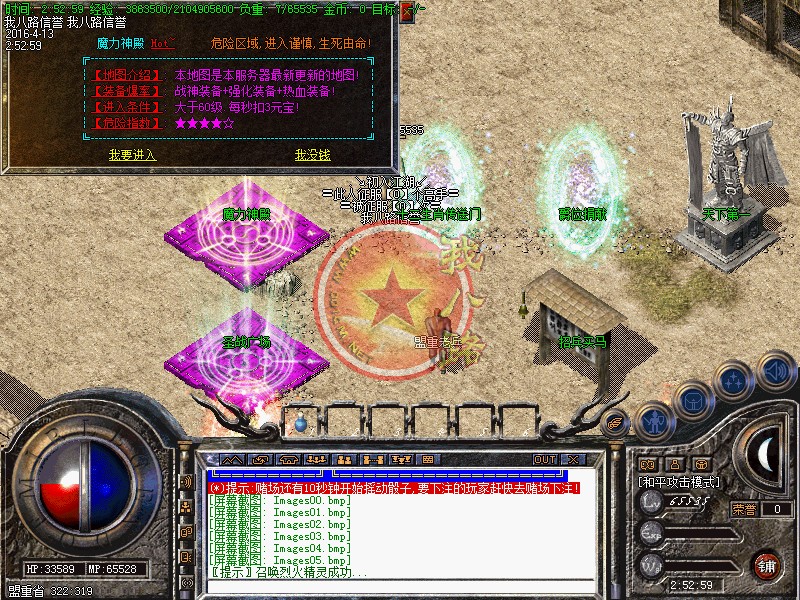Open the skills button with four stars
This screenshot has width=800, height=600.
click(x=735, y=380)
